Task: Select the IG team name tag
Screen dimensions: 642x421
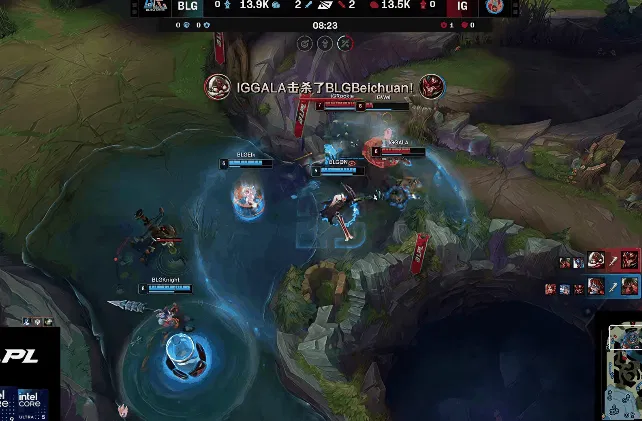Action: click(x=462, y=6)
